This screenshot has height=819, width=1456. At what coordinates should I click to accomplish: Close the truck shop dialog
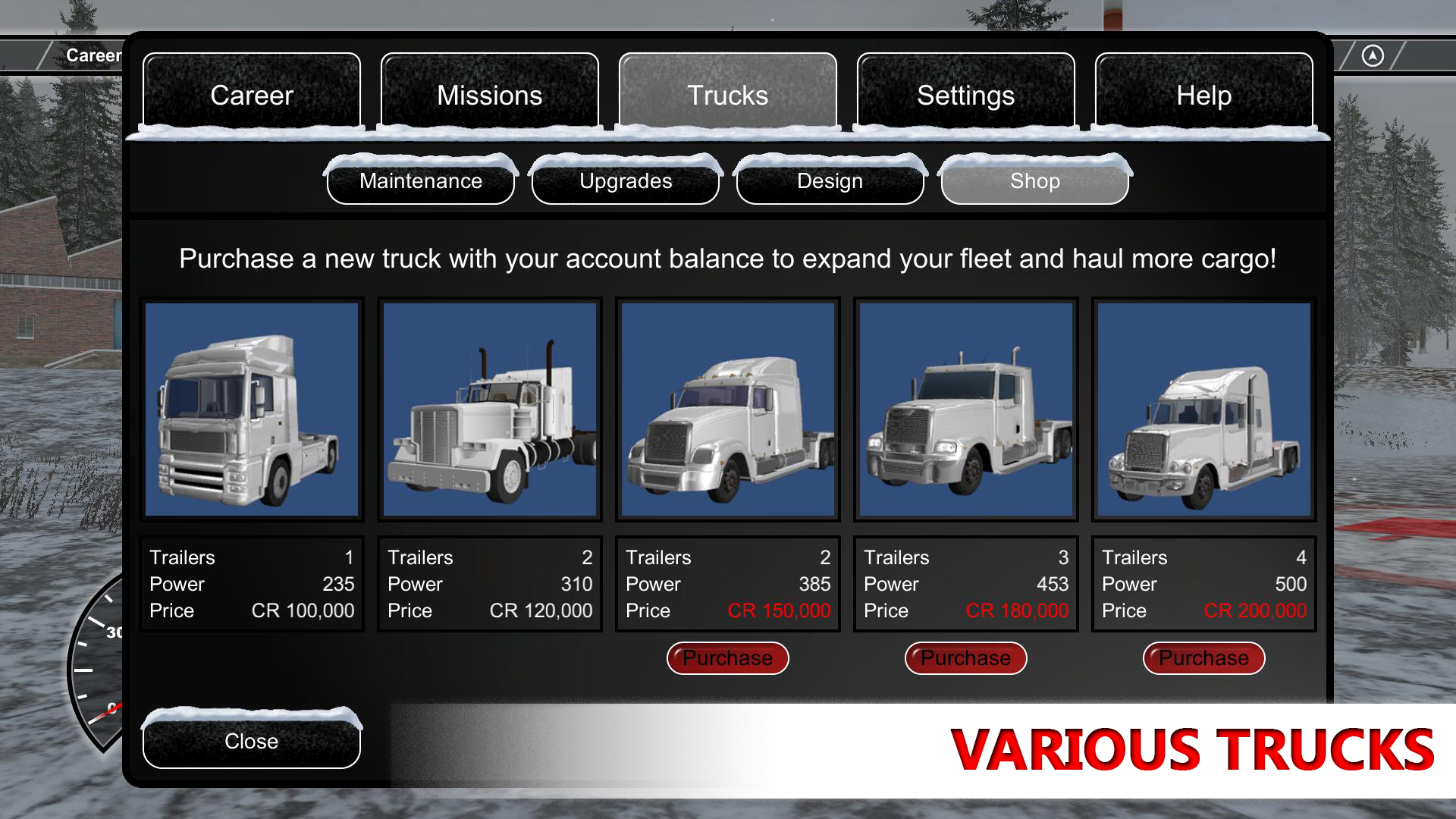click(250, 741)
